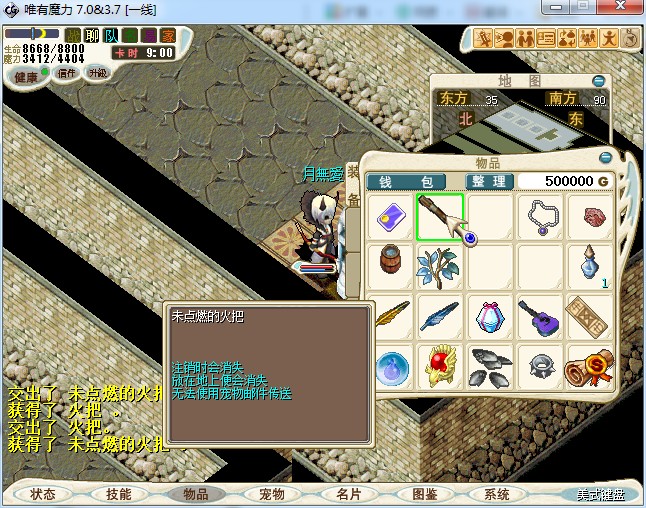Viewport: 646px width, 508px height.
Task: Select the blue potion bottle slot
Action: (590, 267)
